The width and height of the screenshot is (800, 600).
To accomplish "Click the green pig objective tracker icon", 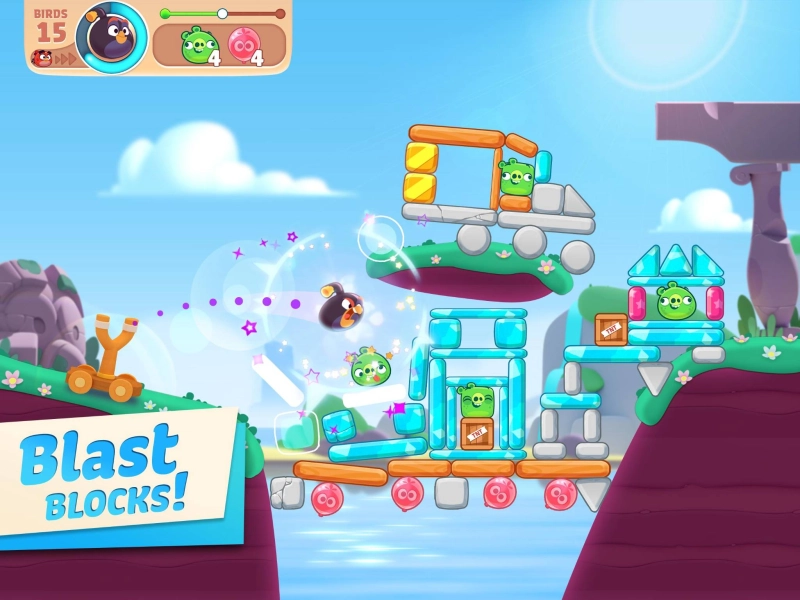I will click(x=197, y=44).
